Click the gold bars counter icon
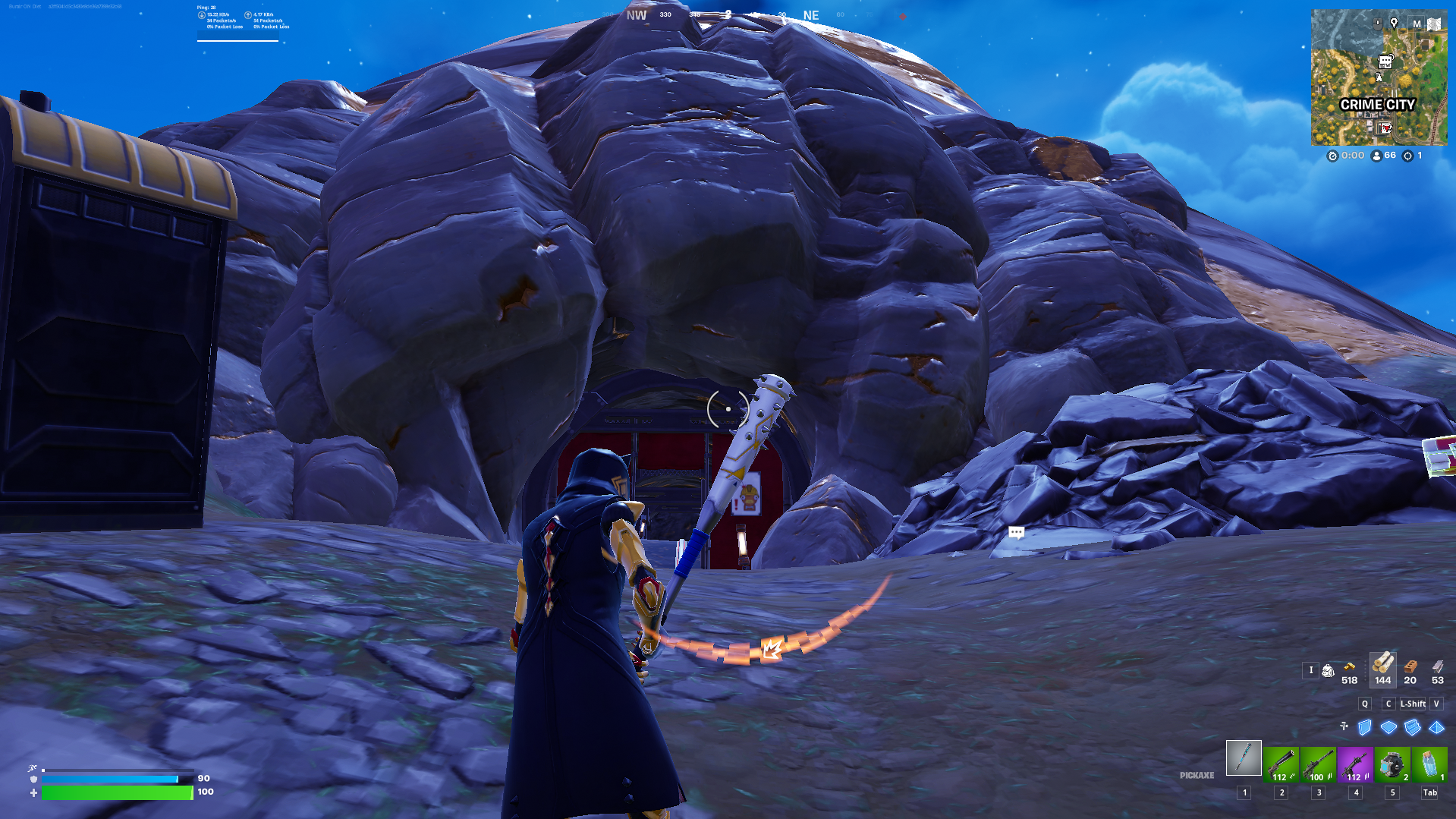The width and height of the screenshot is (1456, 819). coord(1349,667)
